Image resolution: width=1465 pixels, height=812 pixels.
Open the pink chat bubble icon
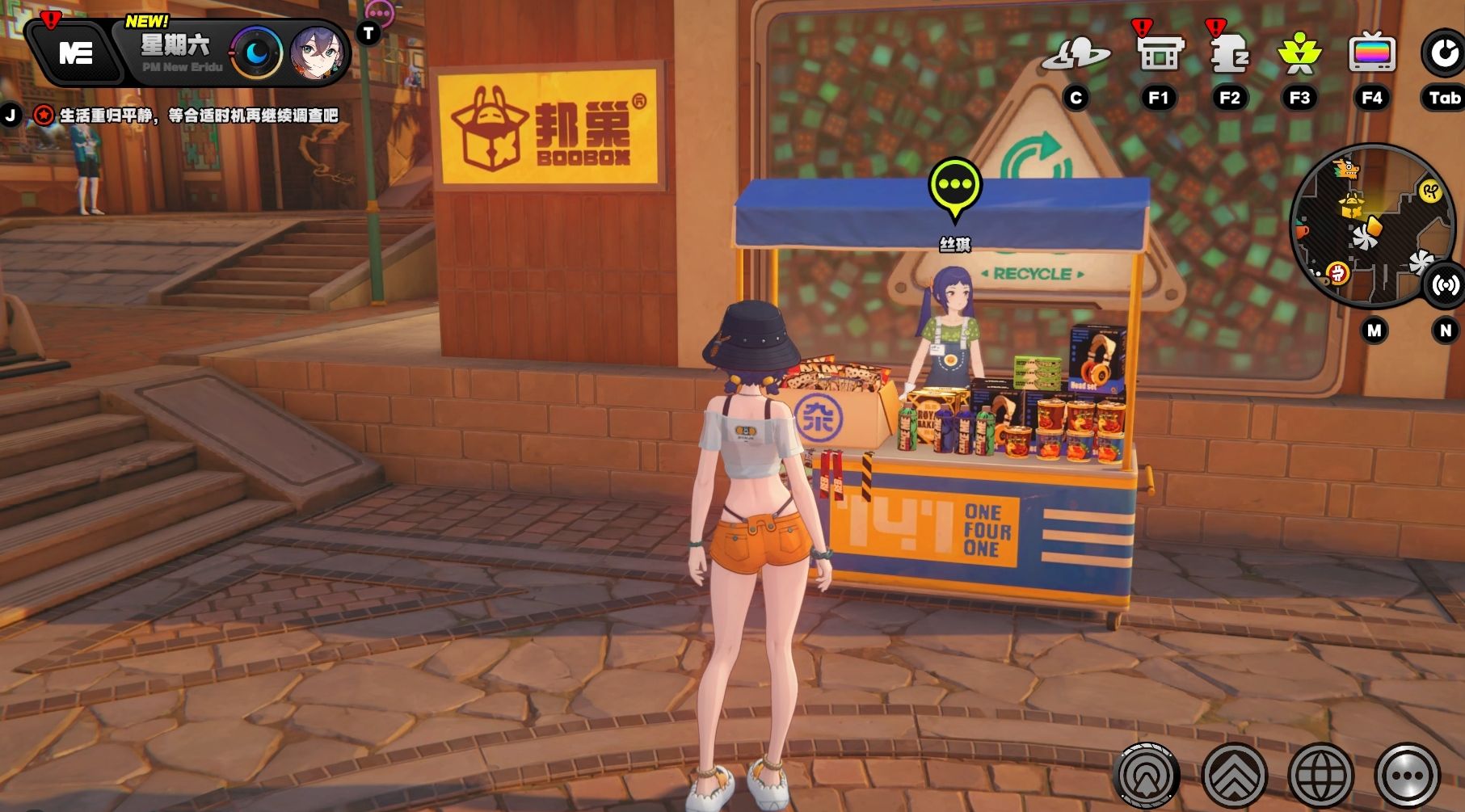(x=379, y=12)
